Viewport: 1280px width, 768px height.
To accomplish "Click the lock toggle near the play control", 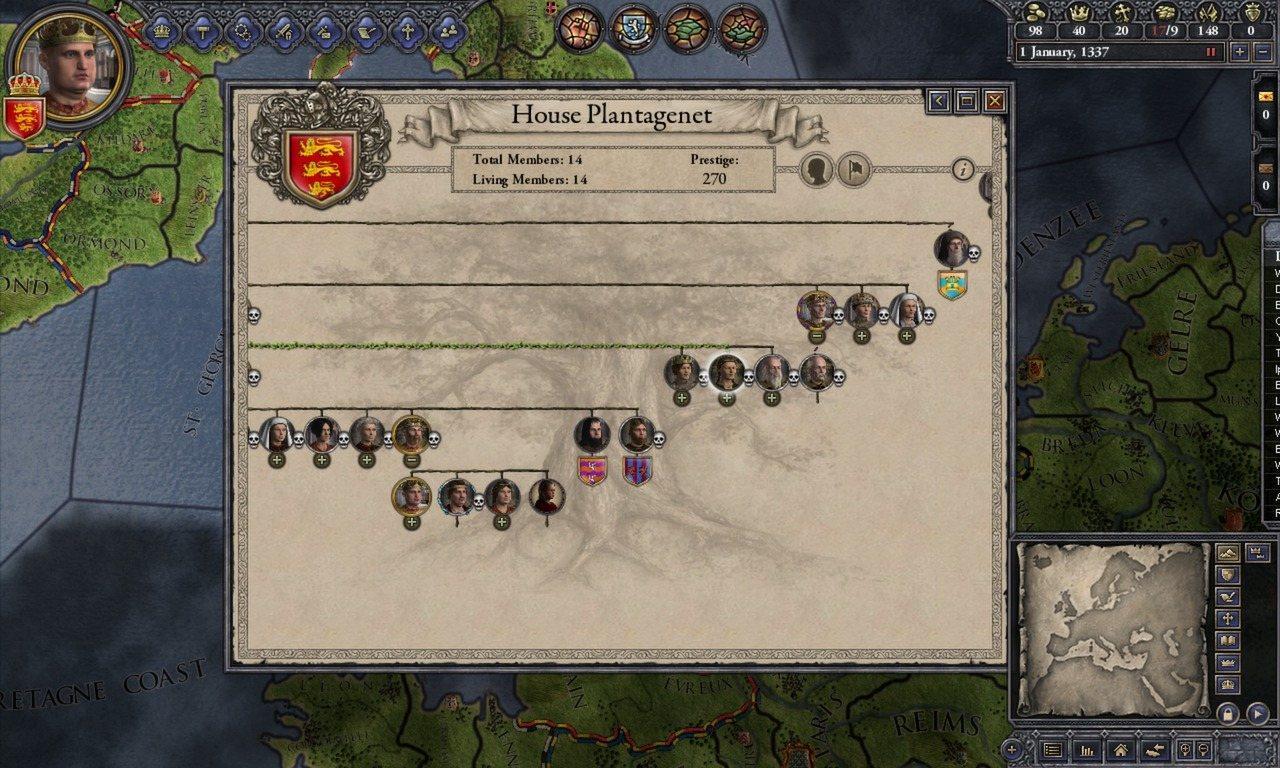I will tap(1228, 713).
